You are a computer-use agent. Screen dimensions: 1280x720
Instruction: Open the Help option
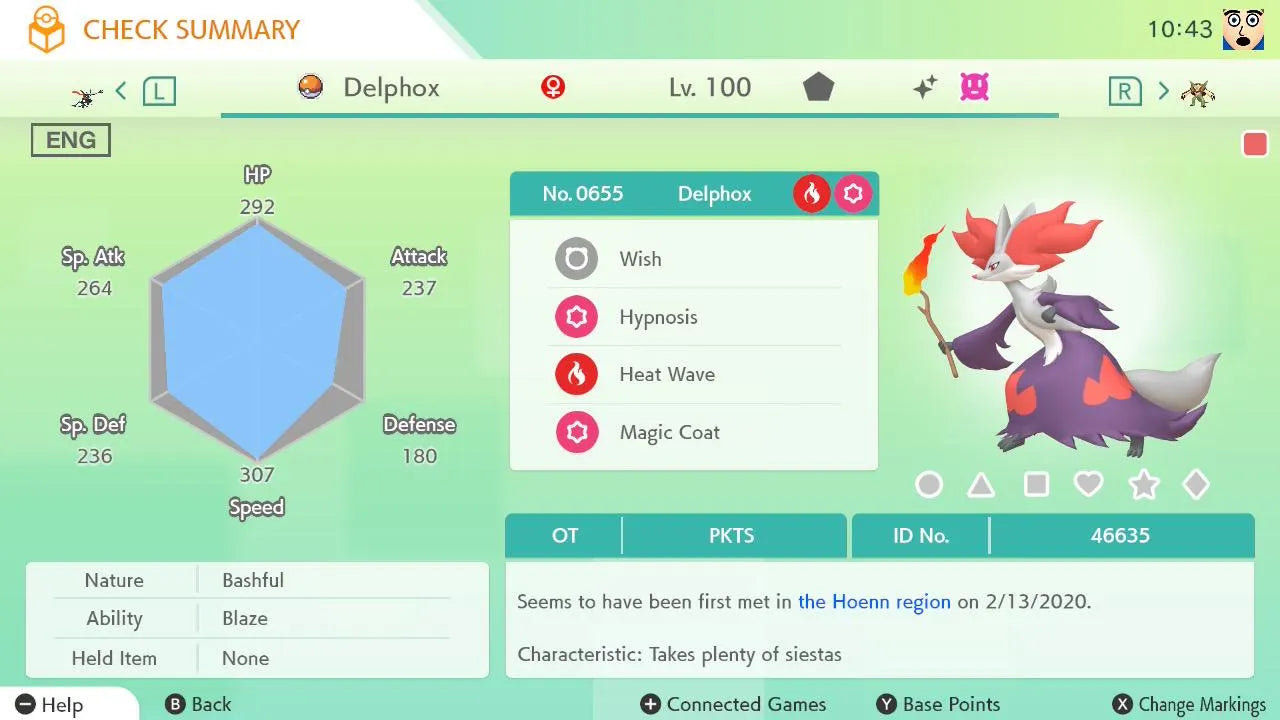[50, 705]
